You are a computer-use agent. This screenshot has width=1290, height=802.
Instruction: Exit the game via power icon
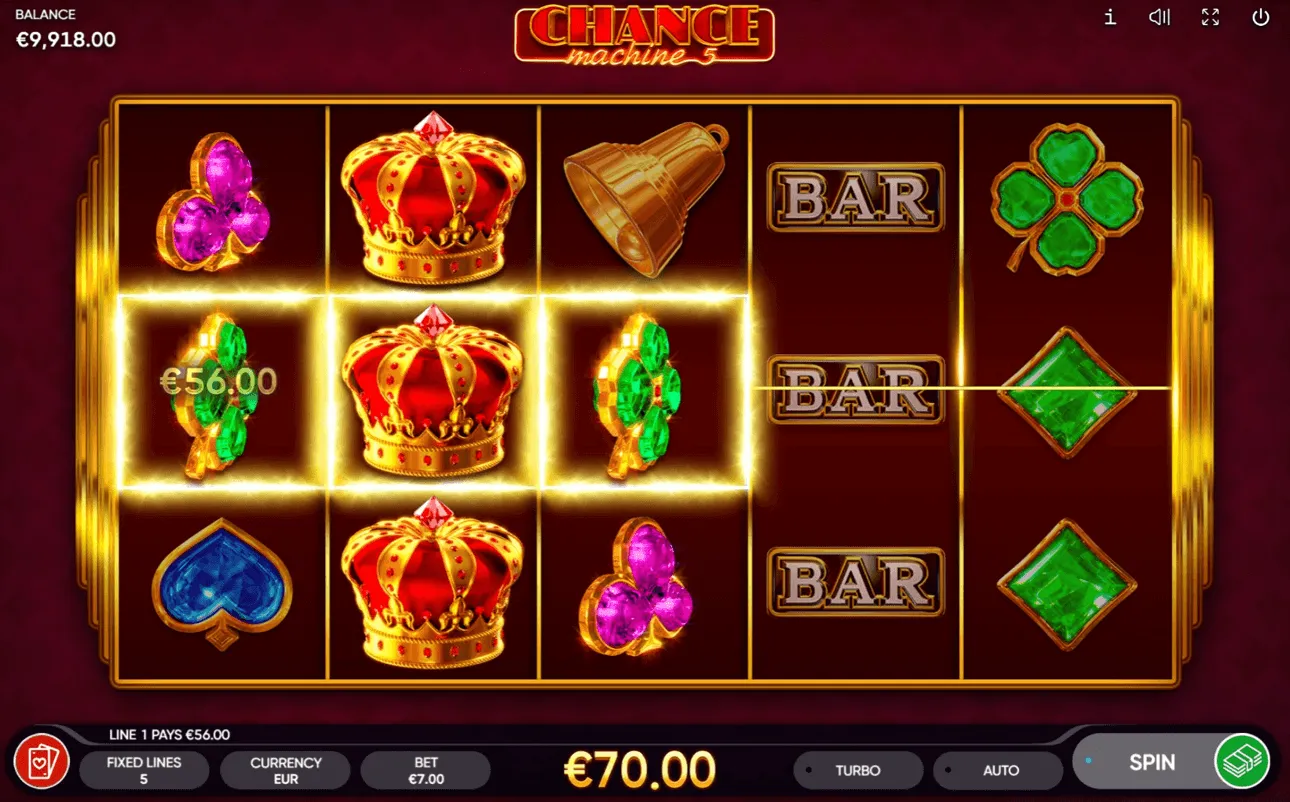pyautogui.click(x=1260, y=17)
